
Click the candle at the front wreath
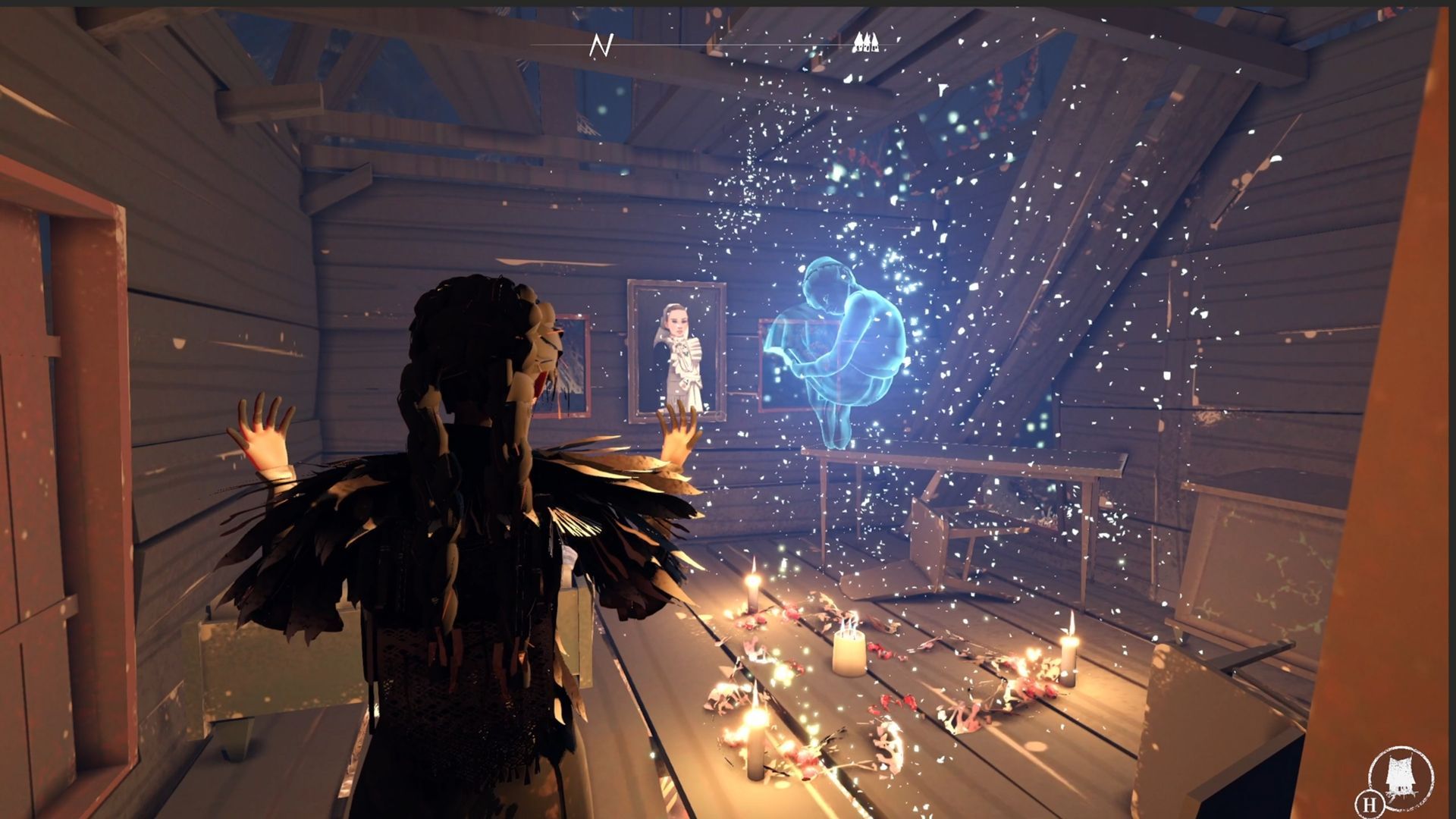(x=755, y=747)
